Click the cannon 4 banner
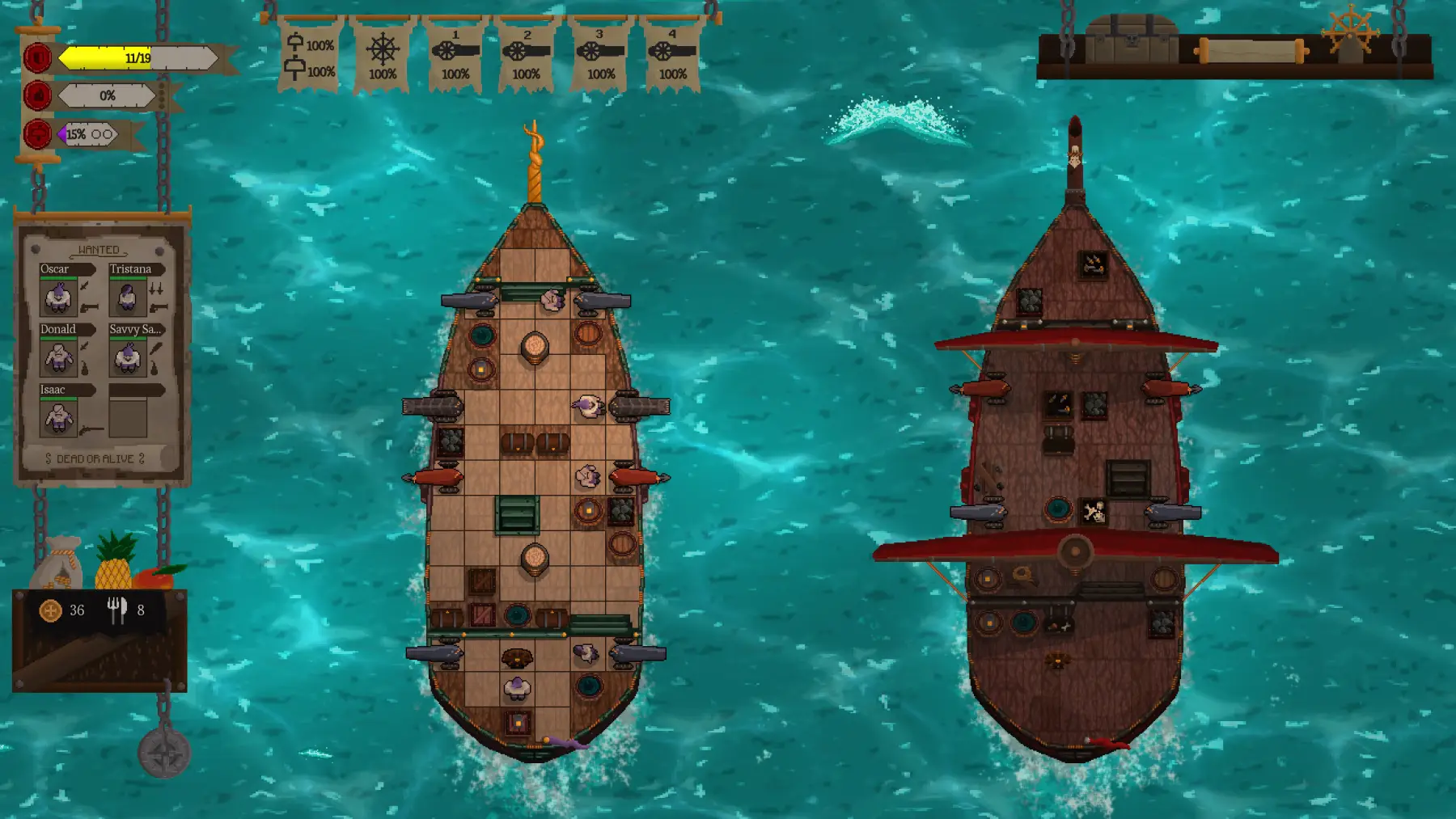 pos(672,56)
